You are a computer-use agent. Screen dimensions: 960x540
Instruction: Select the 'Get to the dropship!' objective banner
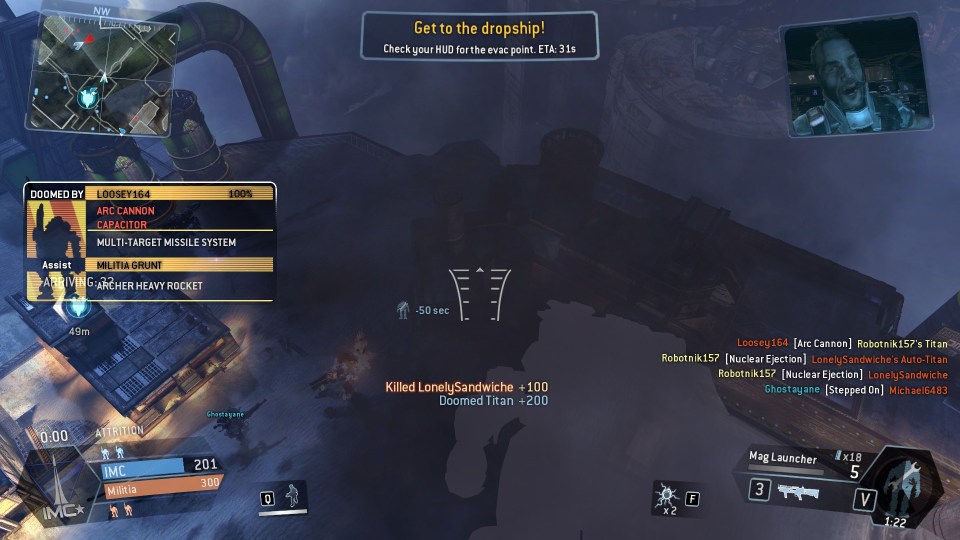point(479,37)
